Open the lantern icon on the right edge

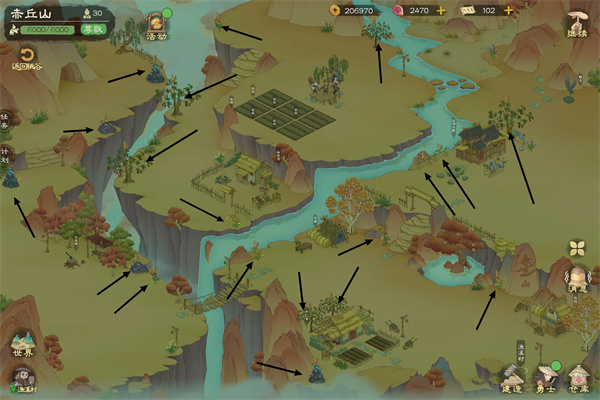tap(578, 280)
